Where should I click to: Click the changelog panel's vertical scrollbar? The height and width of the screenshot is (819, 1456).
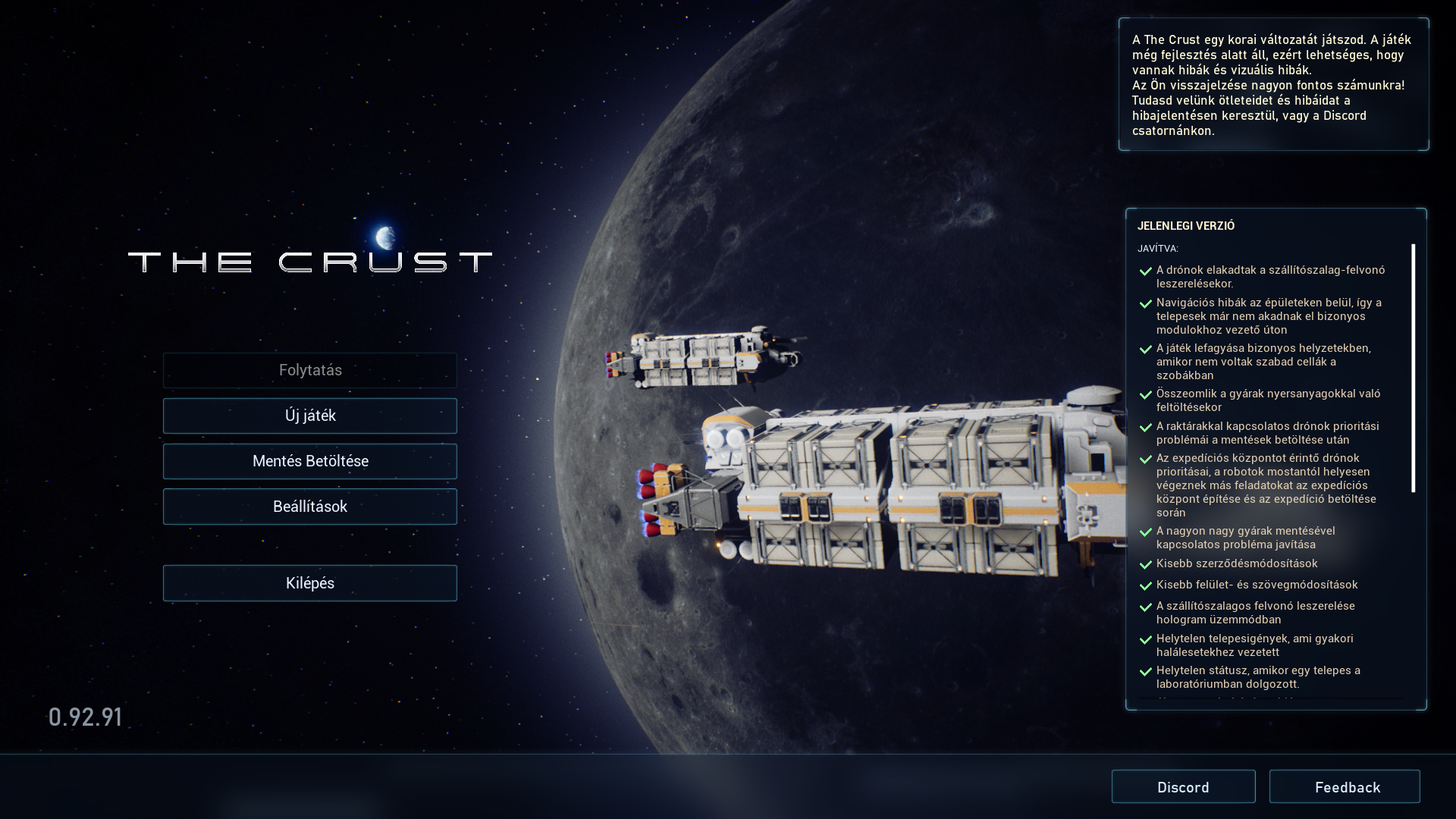click(x=1414, y=369)
